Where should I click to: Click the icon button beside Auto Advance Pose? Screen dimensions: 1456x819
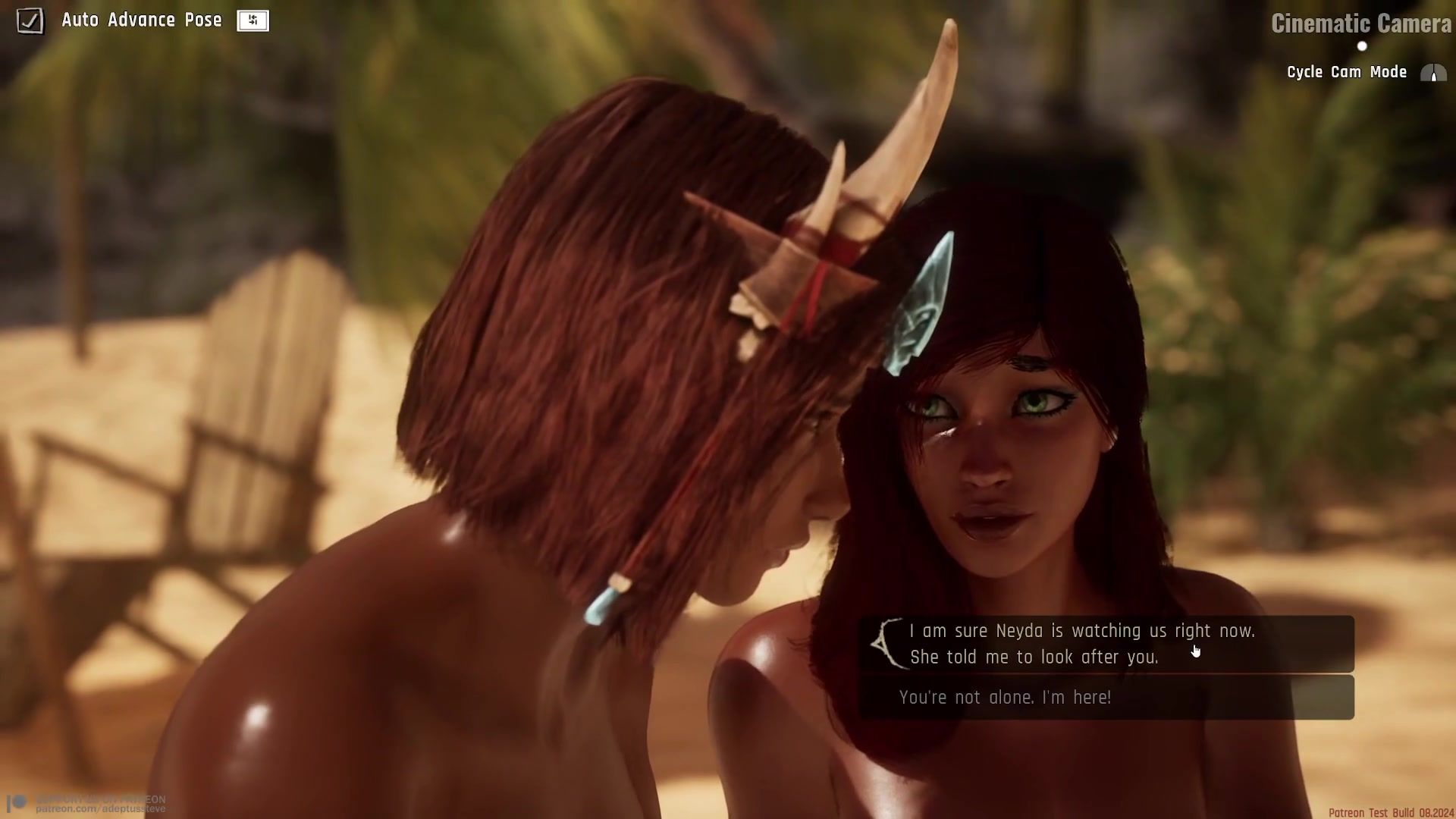(253, 20)
